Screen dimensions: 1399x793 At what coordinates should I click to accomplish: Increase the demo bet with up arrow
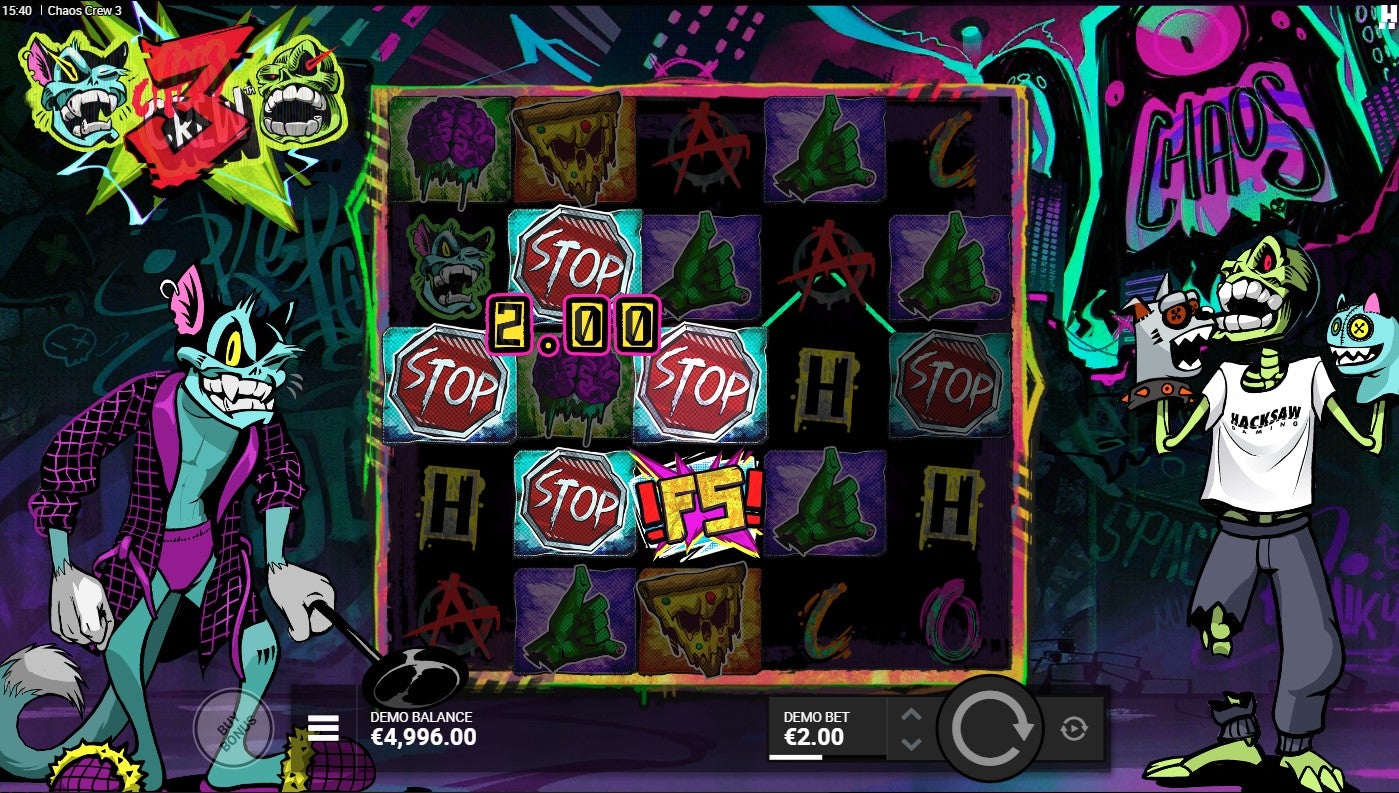point(910,714)
